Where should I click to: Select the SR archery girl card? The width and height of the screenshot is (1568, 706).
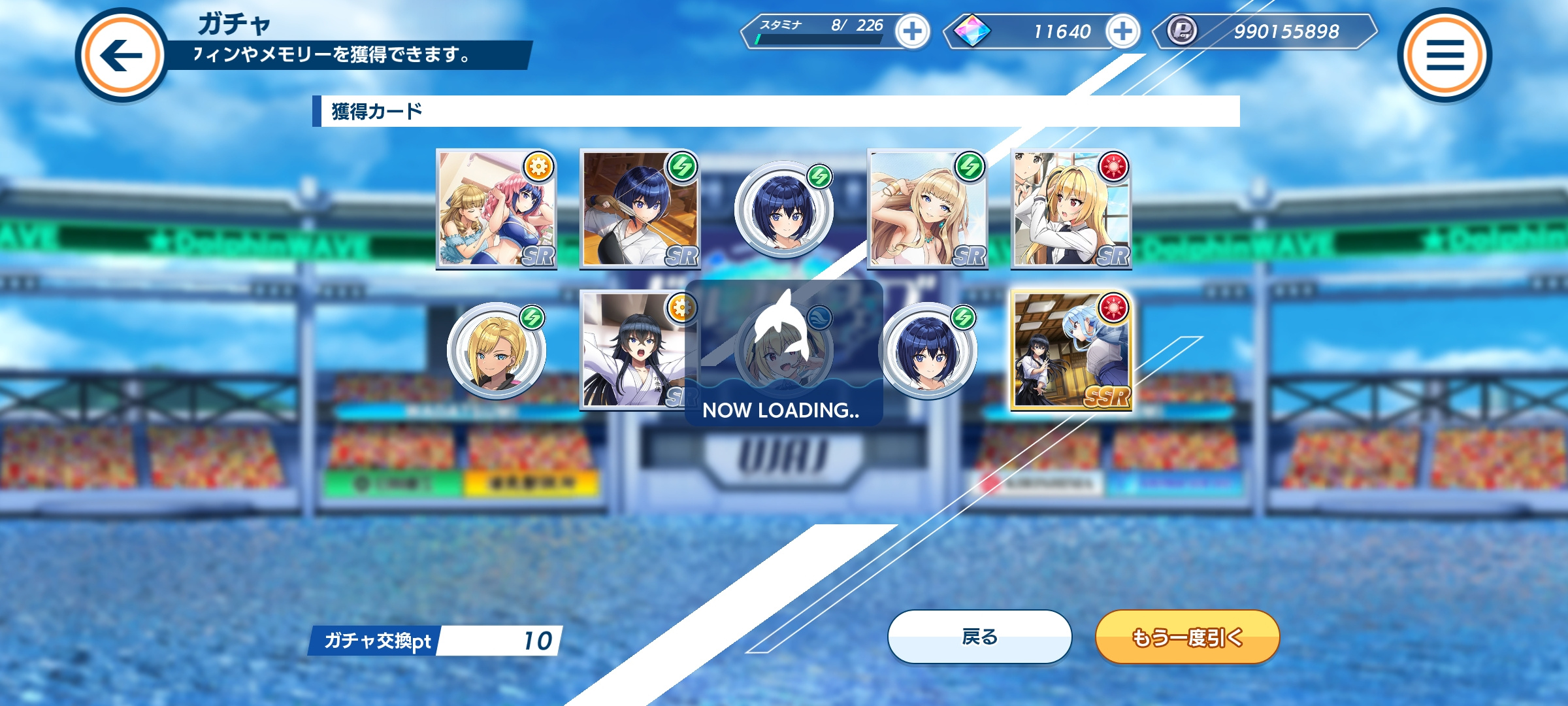pos(640,209)
